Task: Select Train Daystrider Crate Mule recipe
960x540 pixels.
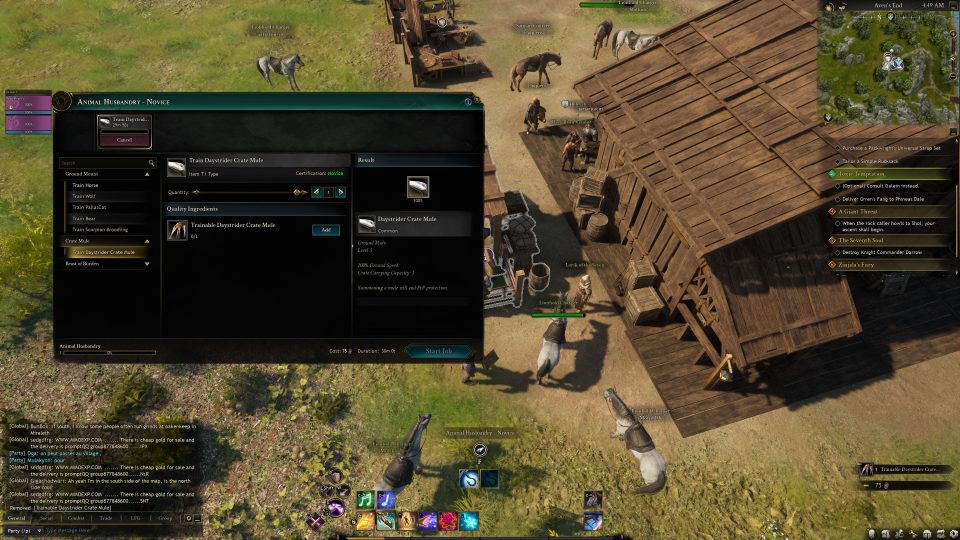Action: (x=104, y=252)
